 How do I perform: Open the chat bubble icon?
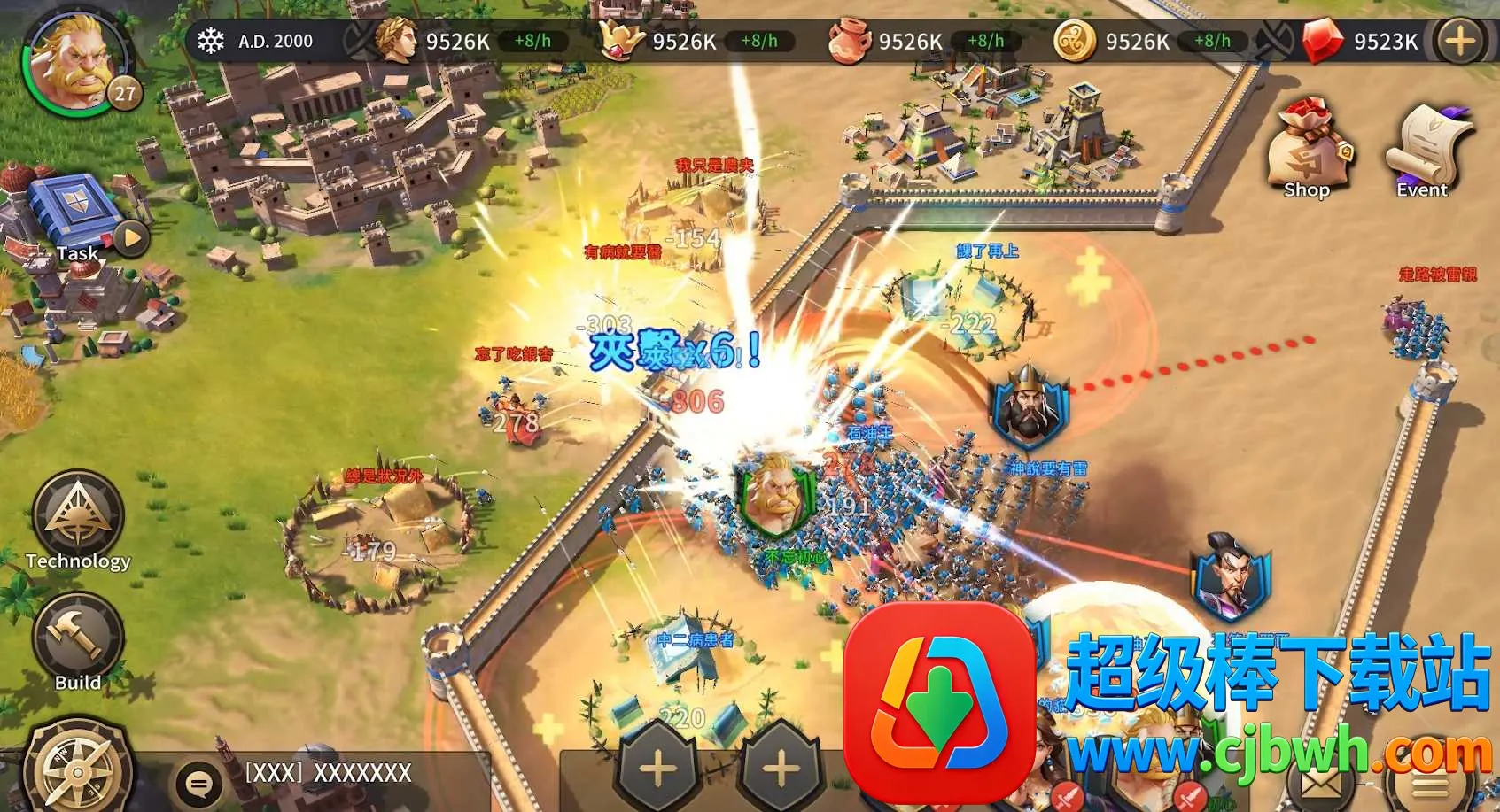click(198, 782)
